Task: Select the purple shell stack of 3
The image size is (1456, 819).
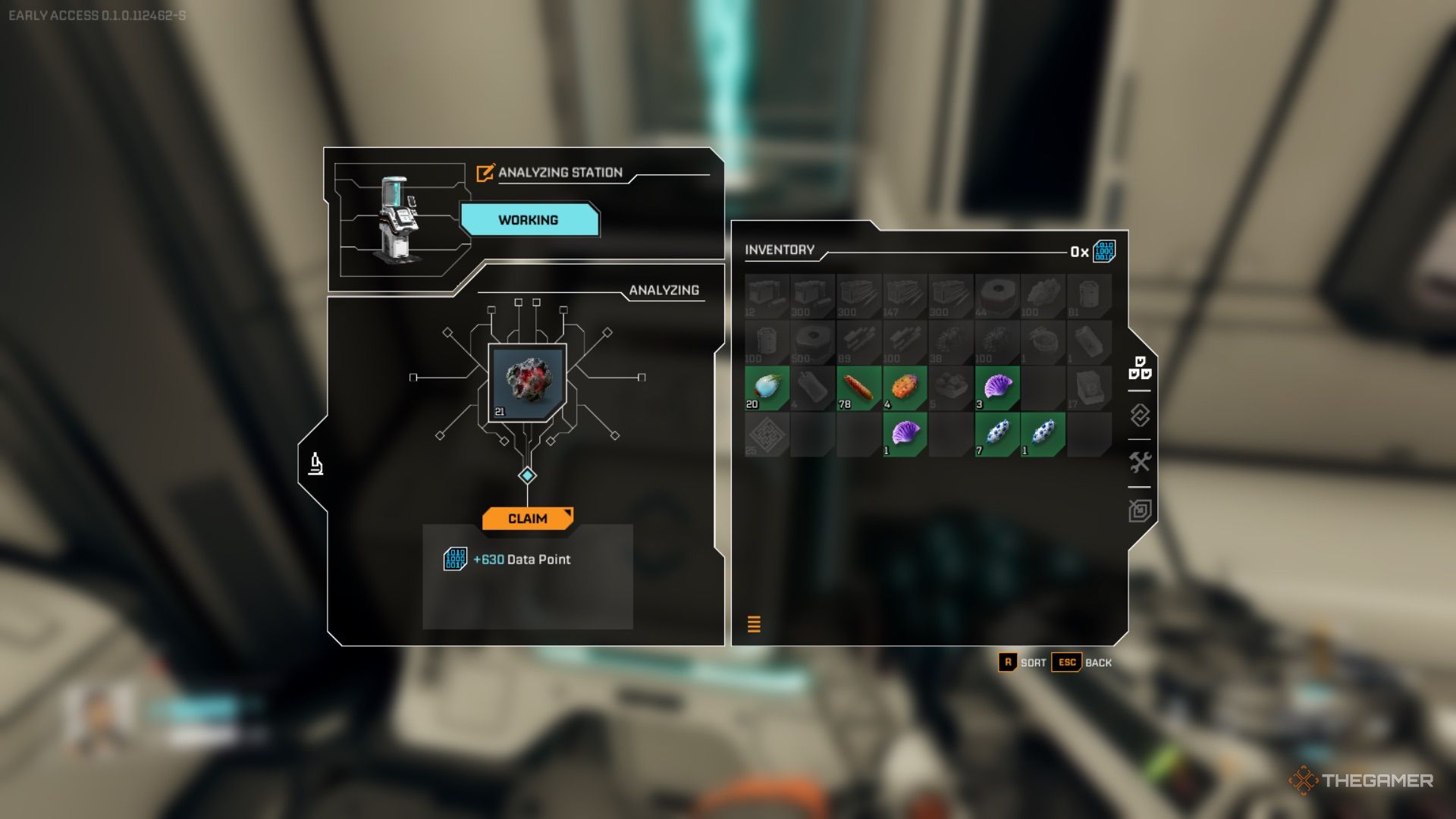Action: (996, 388)
